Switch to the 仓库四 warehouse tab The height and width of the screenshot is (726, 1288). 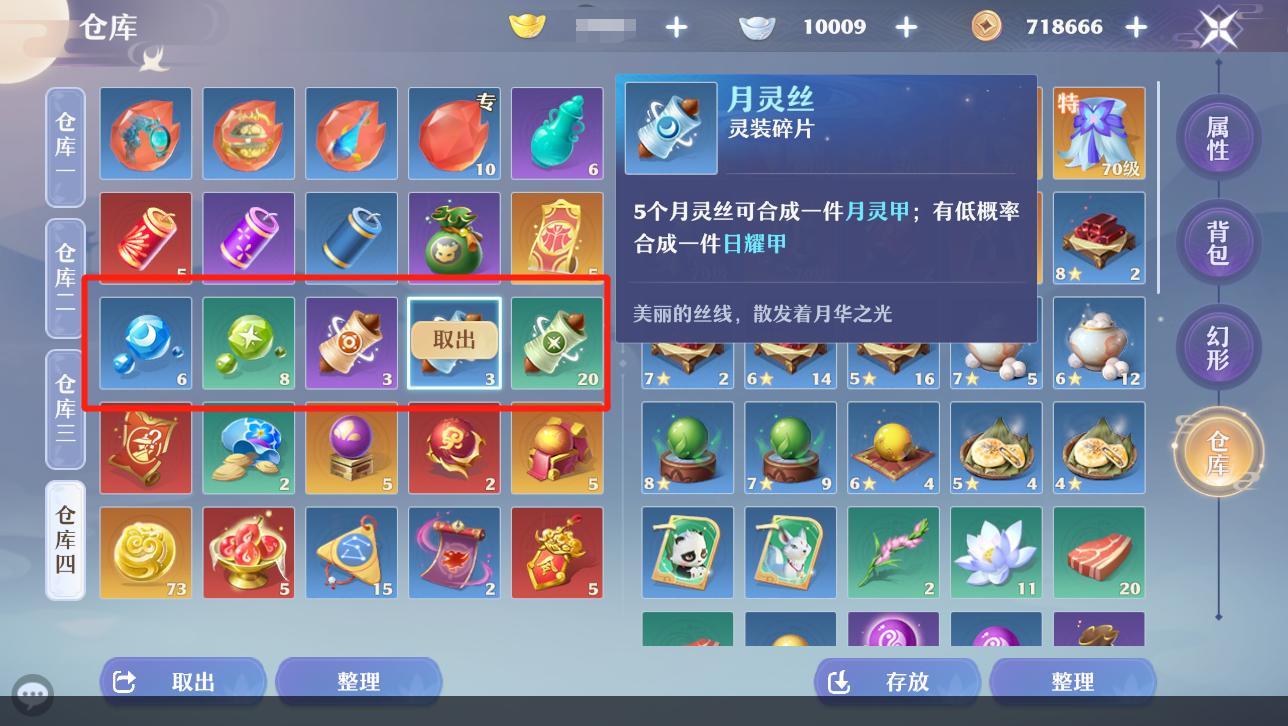(64, 541)
